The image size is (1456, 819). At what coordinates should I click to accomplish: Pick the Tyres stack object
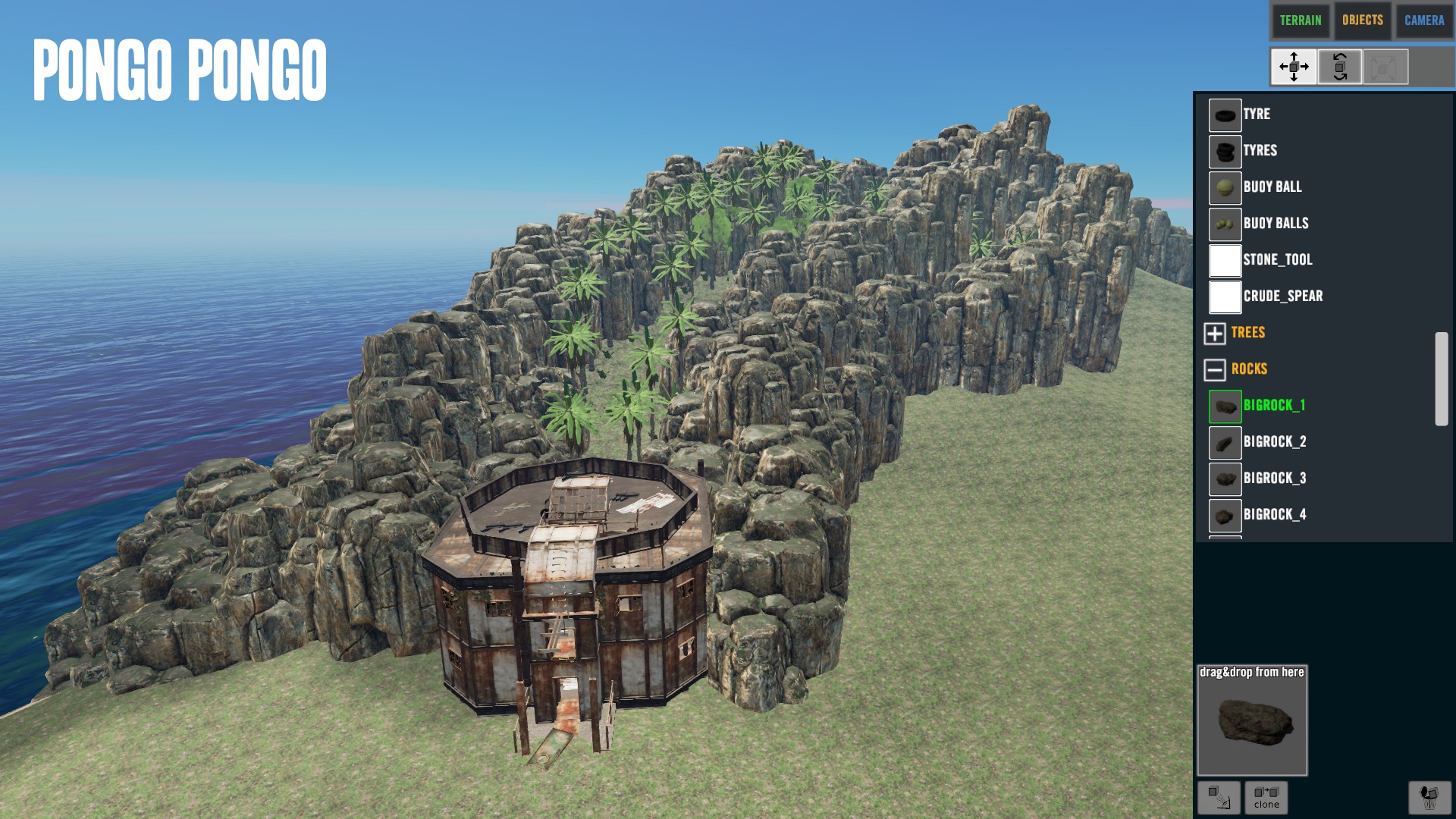[1260, 151]
